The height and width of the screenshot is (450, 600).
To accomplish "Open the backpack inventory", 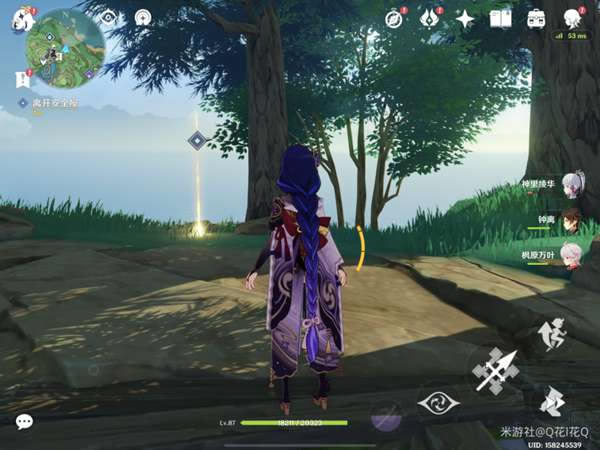I will (x=536, y=18).
